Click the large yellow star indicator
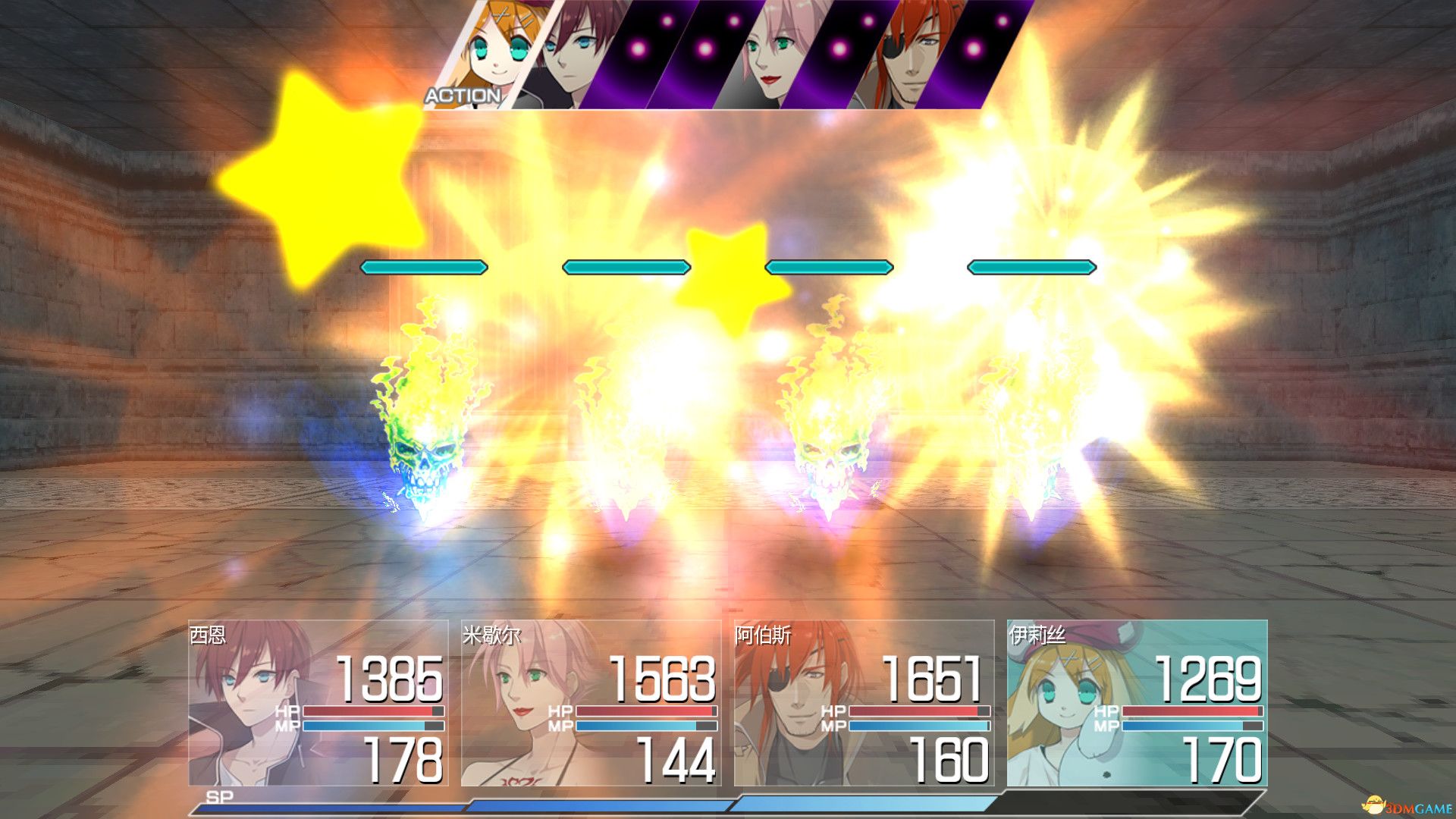The width and height of the screenshot is (1456, 819). [x=318, y=174]
